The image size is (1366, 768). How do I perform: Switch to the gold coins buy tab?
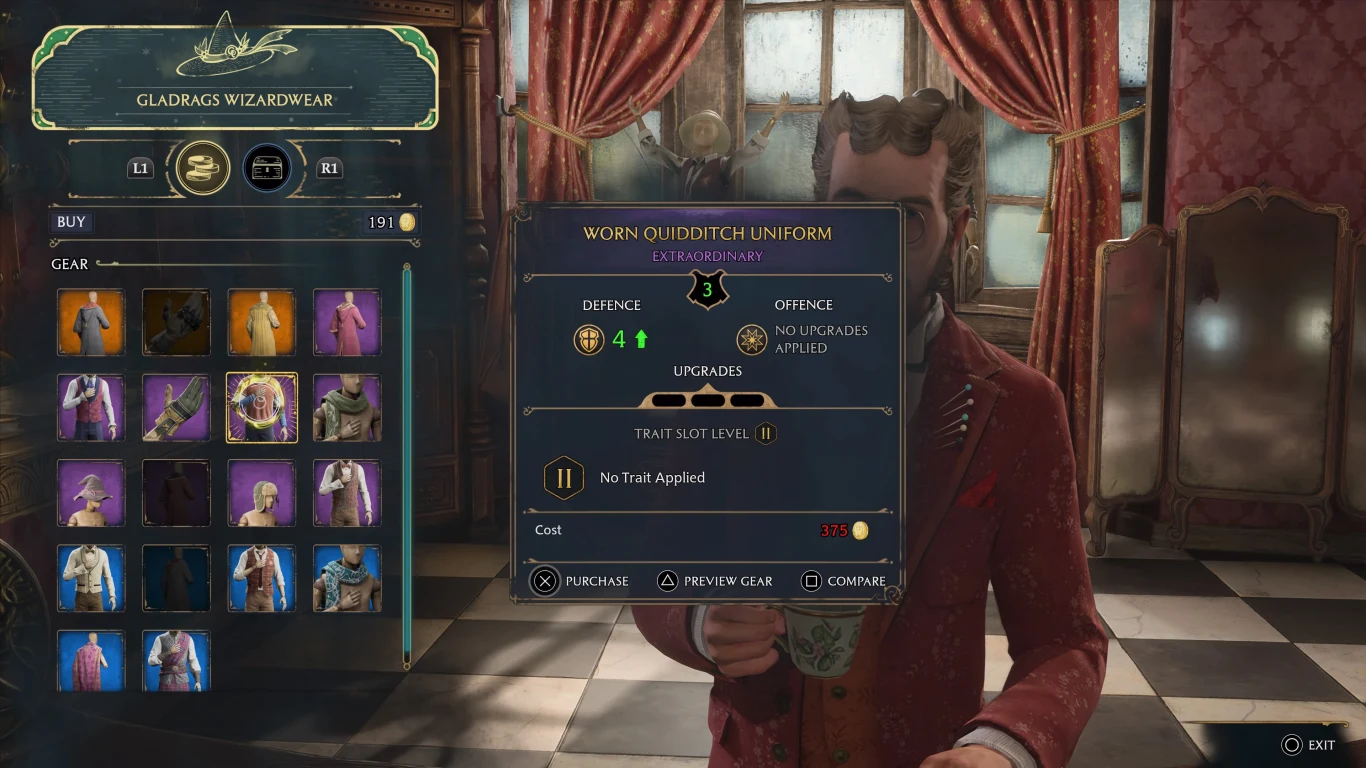click(x=203, y=167)
